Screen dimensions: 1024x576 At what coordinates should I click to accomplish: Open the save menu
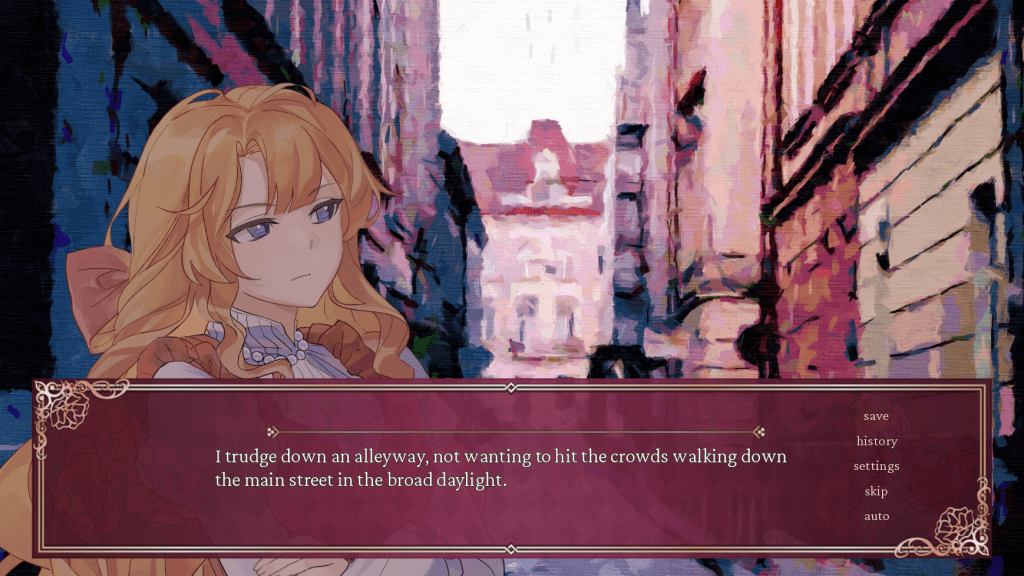click(876, 416)
